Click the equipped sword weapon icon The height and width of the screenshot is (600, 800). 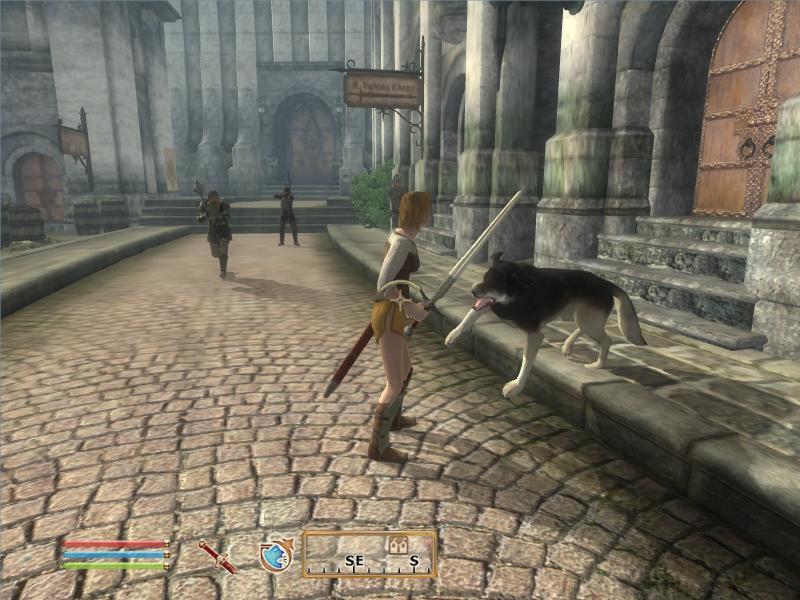coord(217,556)
